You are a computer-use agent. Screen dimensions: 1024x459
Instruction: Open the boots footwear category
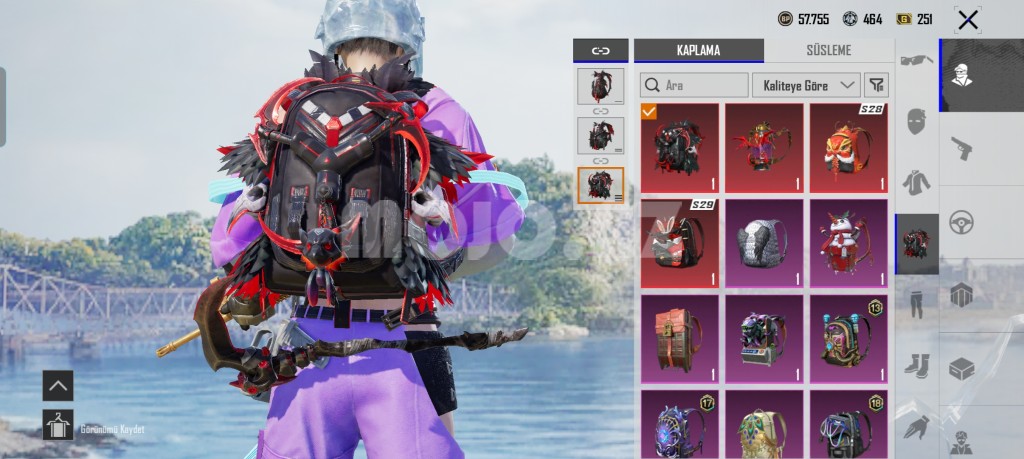916,365
